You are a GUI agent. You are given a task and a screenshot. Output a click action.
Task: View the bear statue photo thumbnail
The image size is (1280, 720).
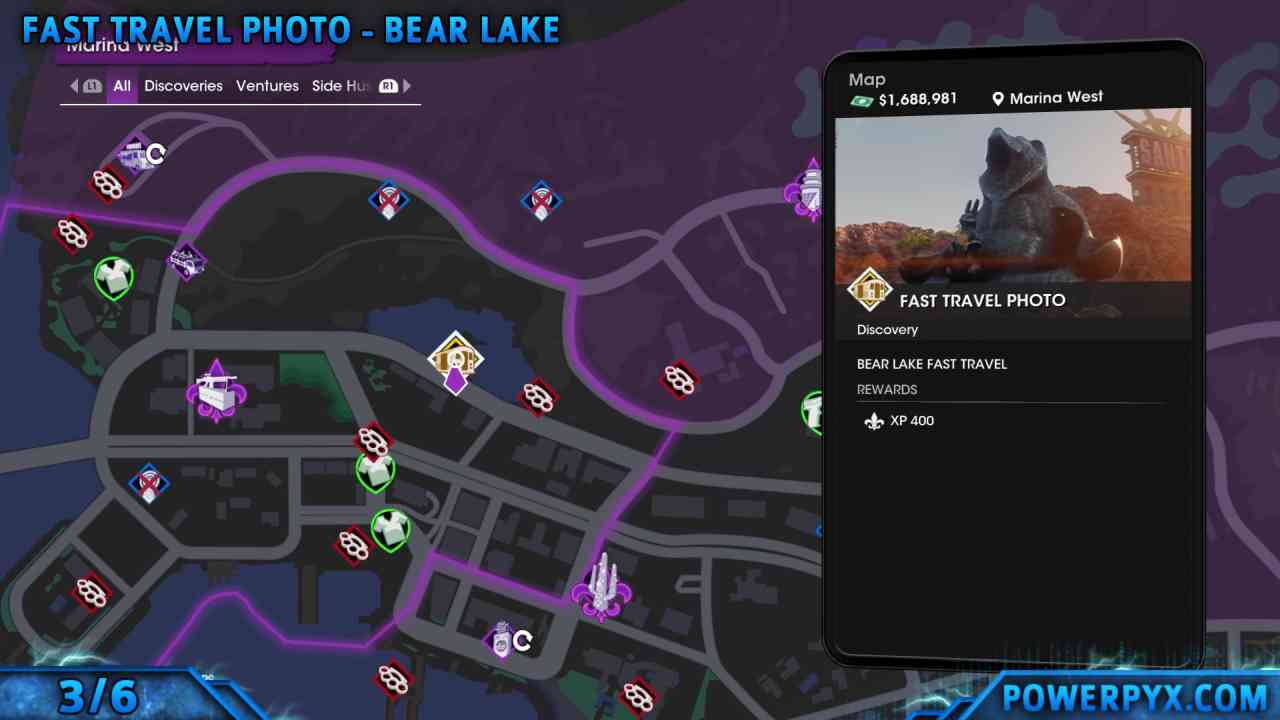click(x=1013, y=195)
